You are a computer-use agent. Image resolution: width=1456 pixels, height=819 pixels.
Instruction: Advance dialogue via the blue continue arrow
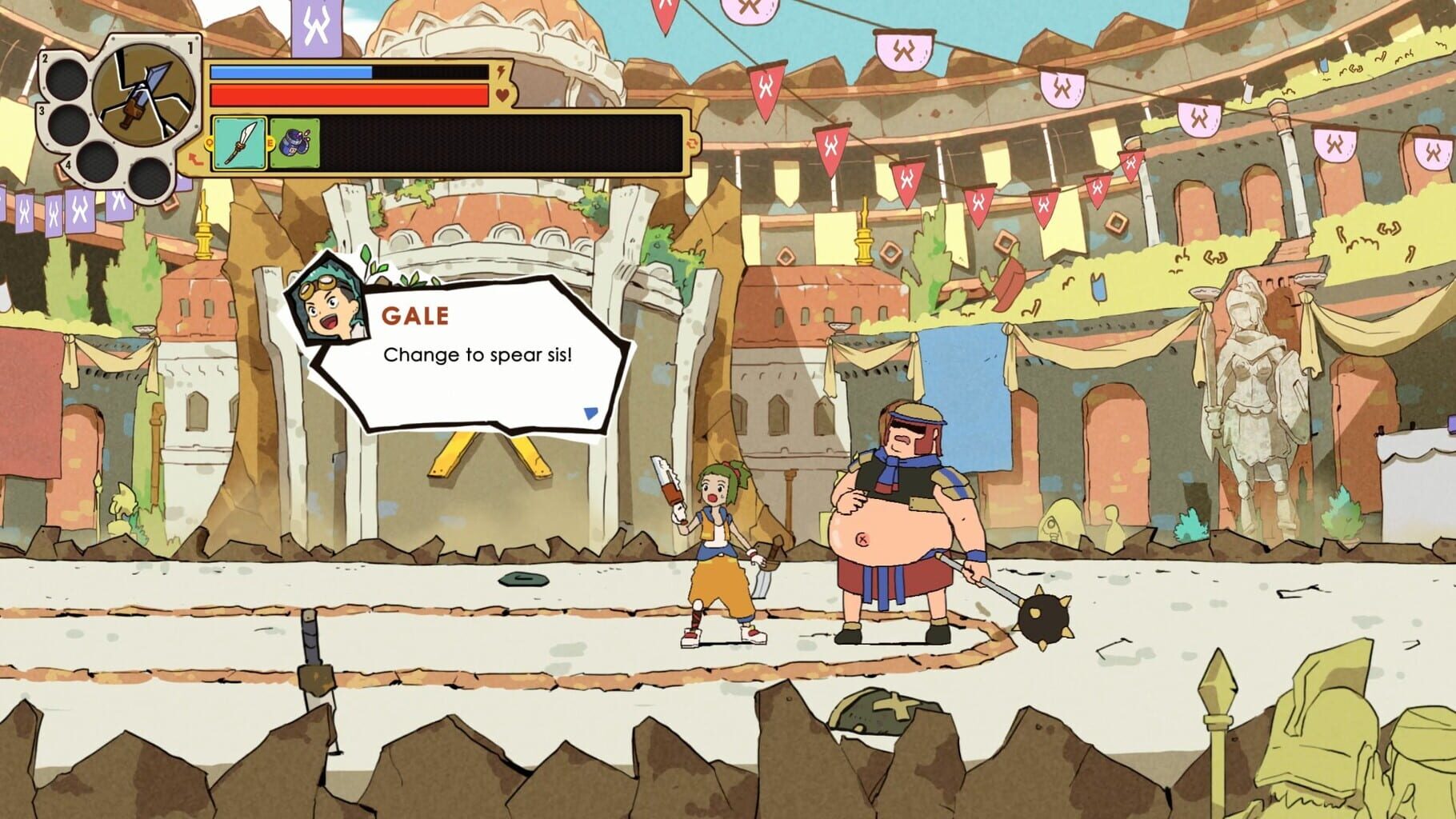pos(590,412)
